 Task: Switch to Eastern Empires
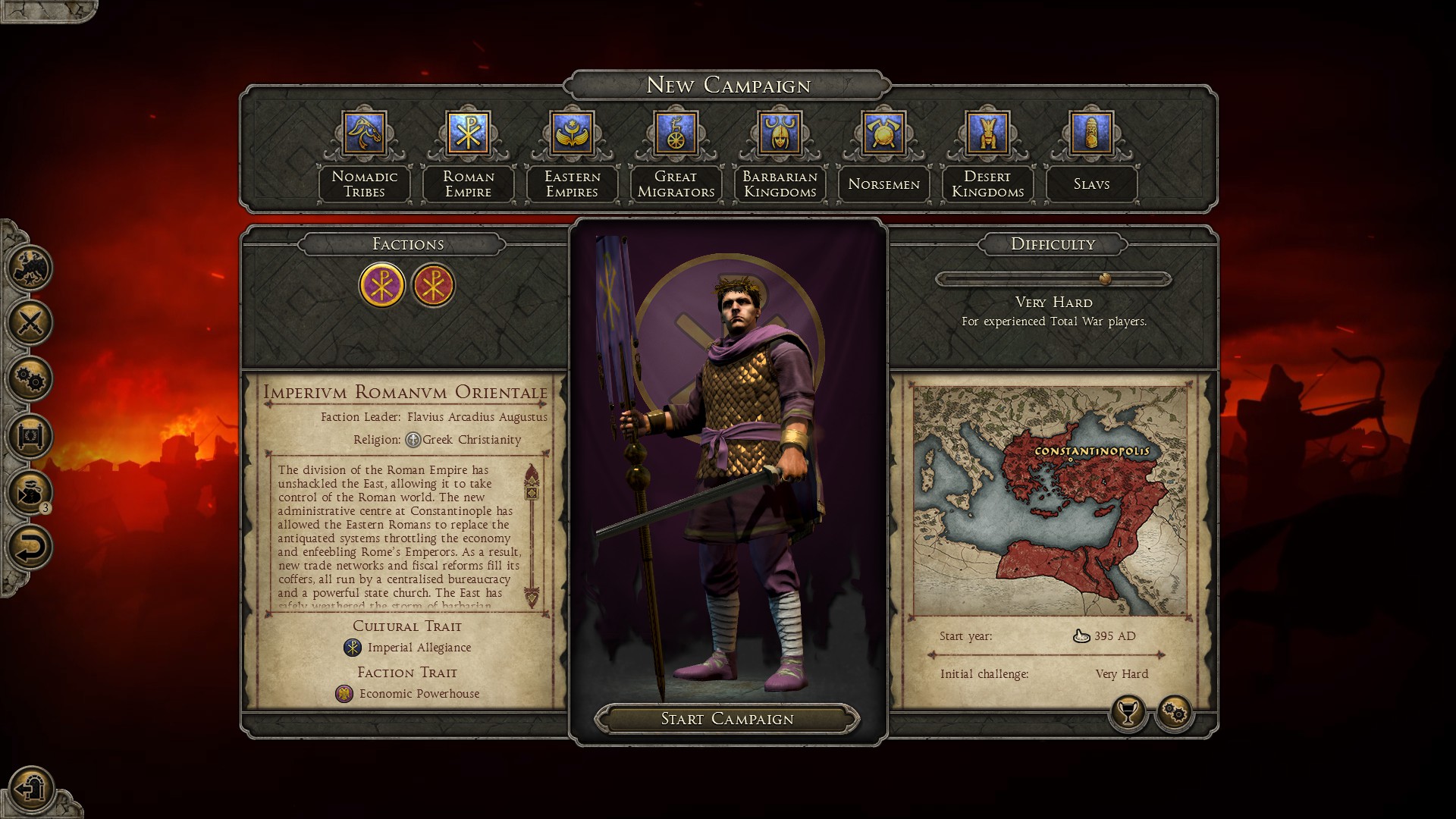click(573, 133)
